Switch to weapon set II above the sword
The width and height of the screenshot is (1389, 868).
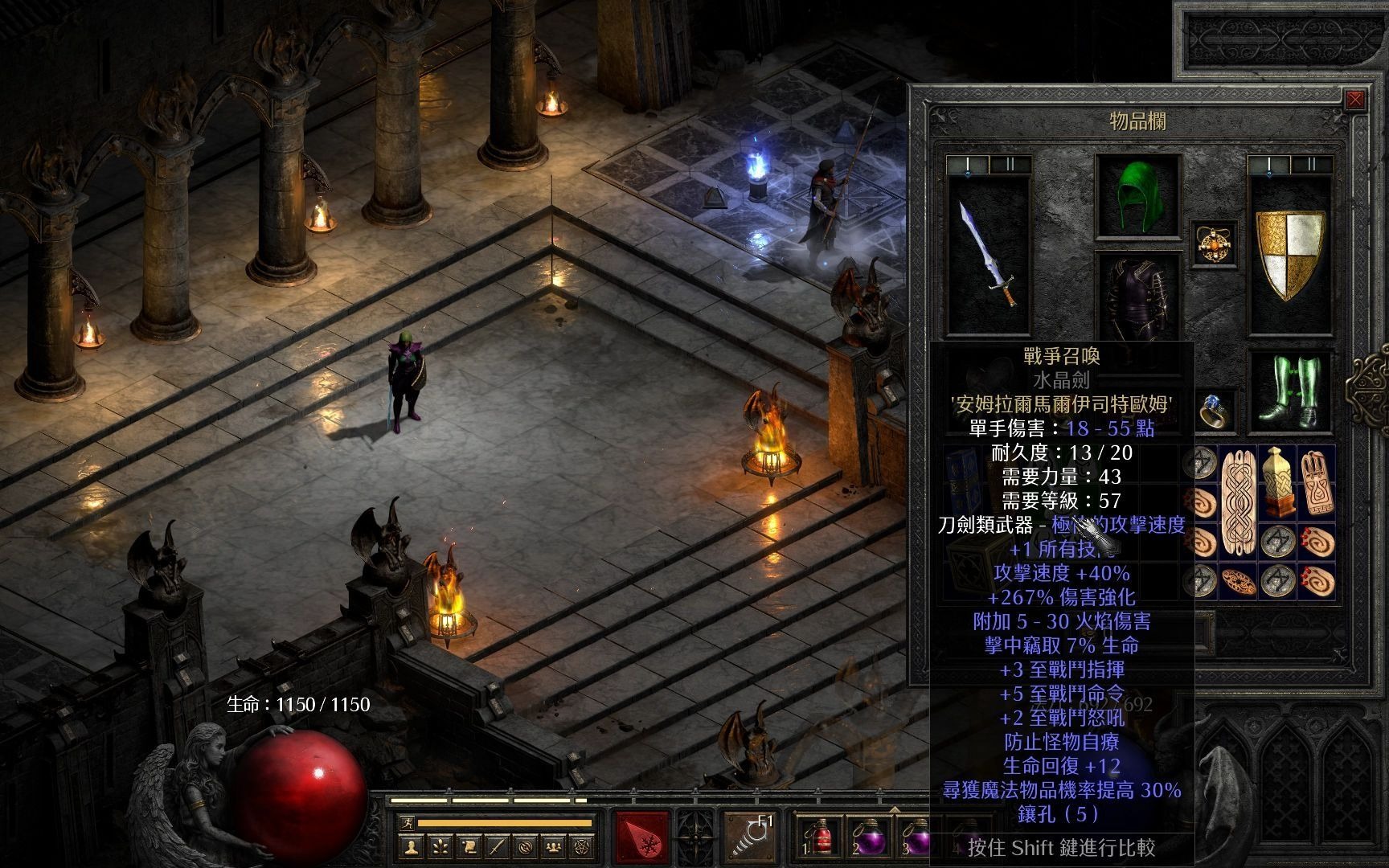click(1009, 165)
